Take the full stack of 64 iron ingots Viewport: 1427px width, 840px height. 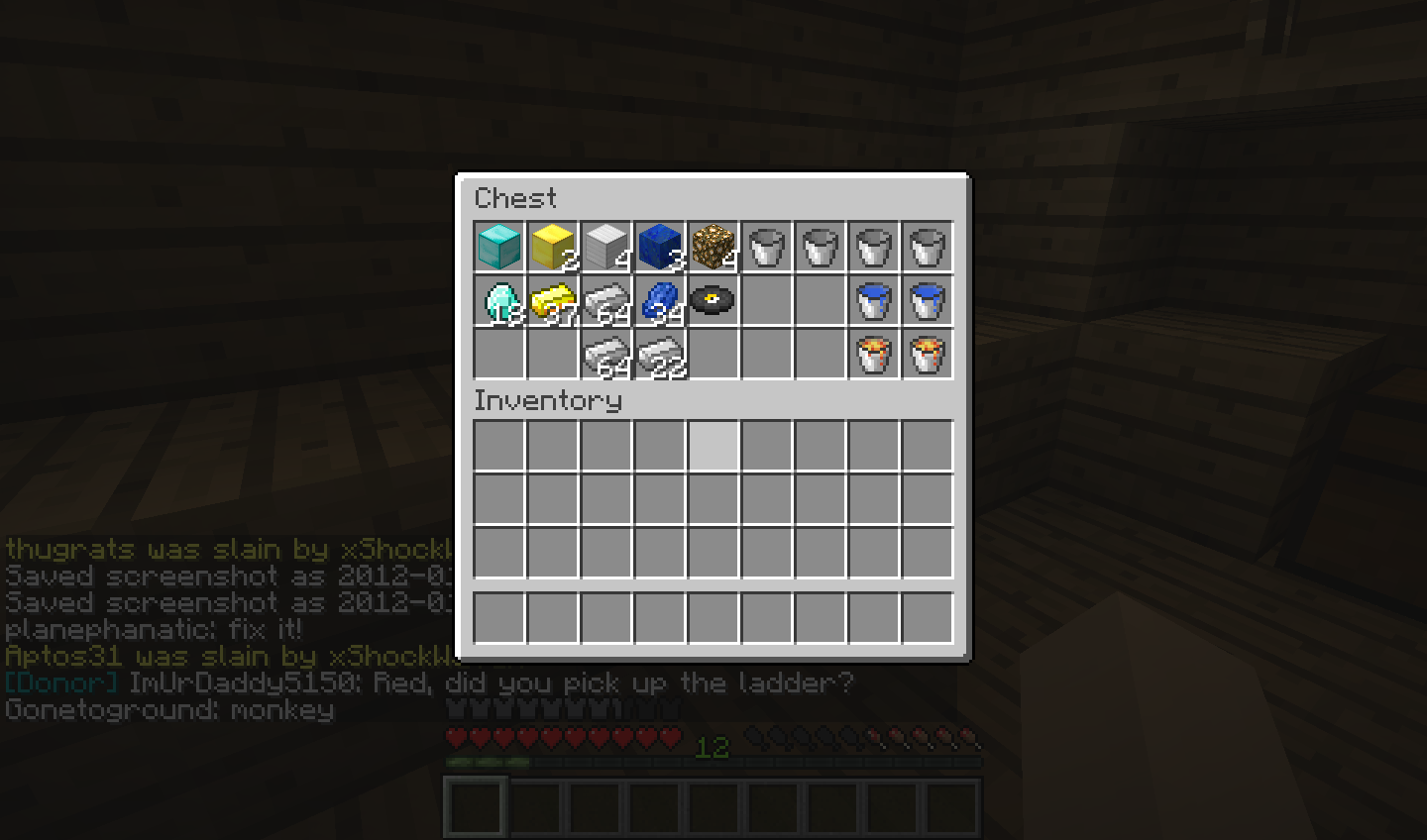[604, 301]
